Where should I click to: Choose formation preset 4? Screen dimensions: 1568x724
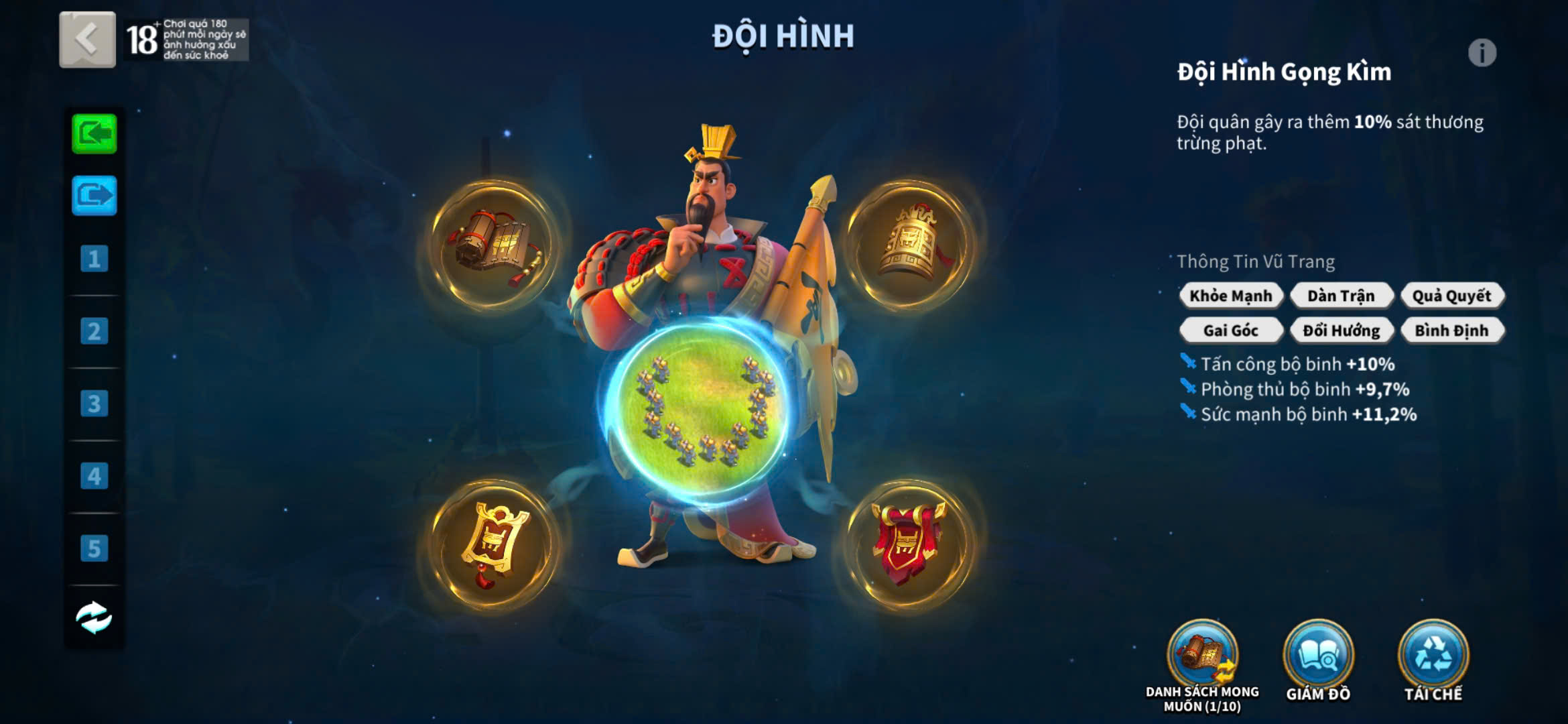pyautogui.click(x=94, y=476)
